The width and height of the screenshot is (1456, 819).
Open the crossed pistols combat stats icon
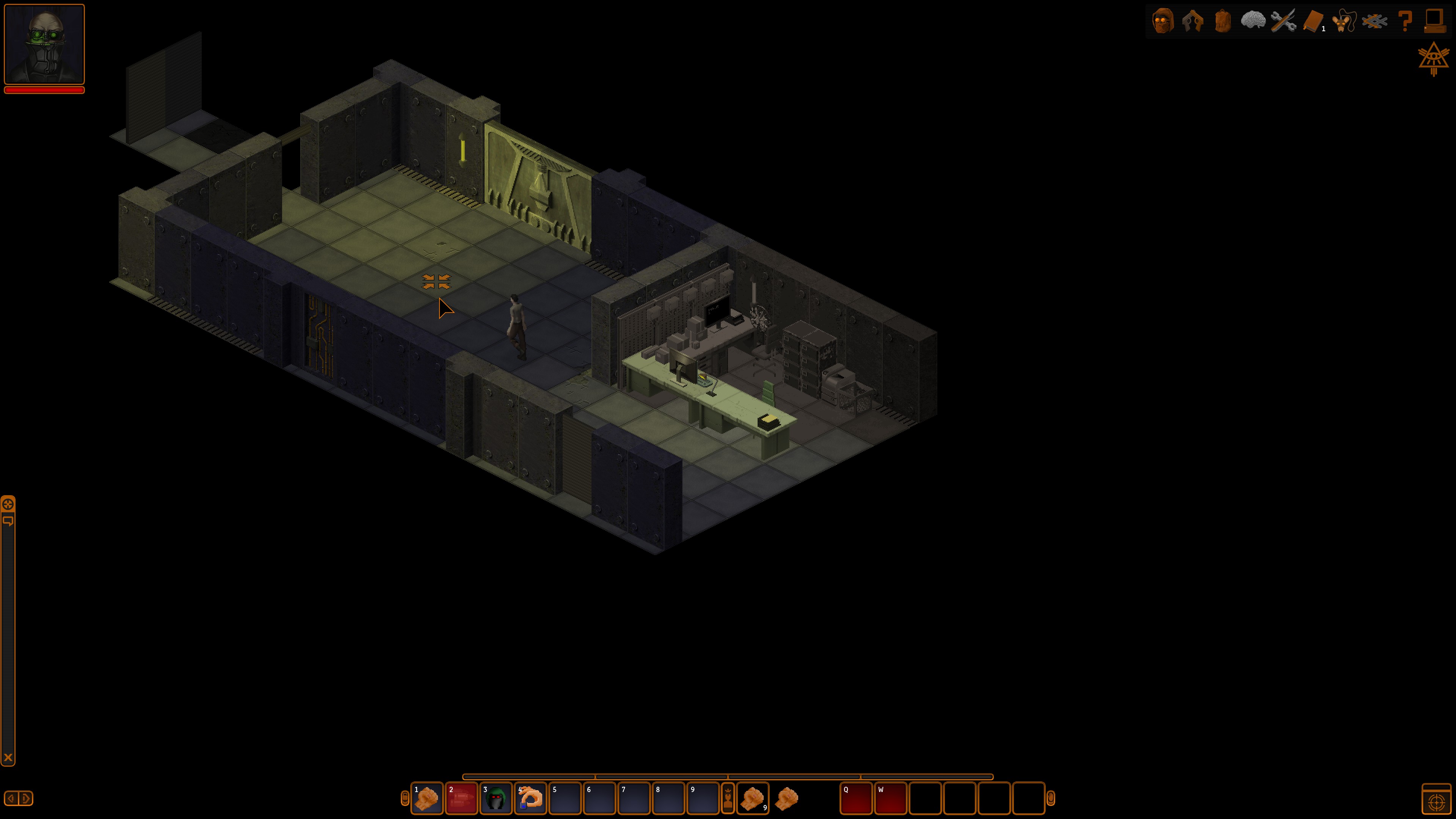(1192, 22)
